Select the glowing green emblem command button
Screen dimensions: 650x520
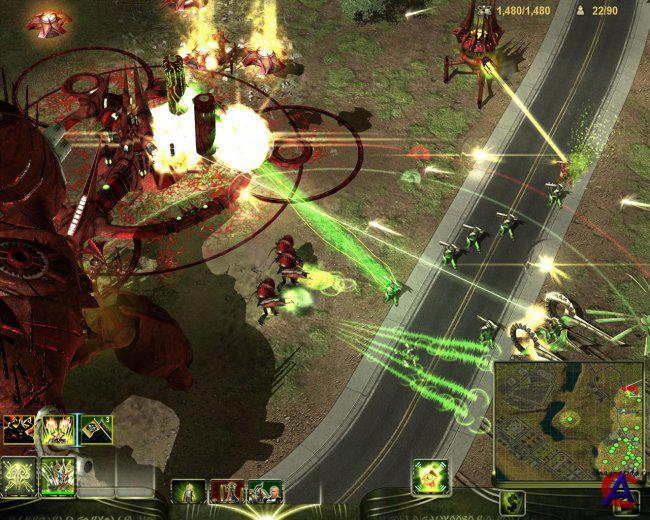click(17, 474)
